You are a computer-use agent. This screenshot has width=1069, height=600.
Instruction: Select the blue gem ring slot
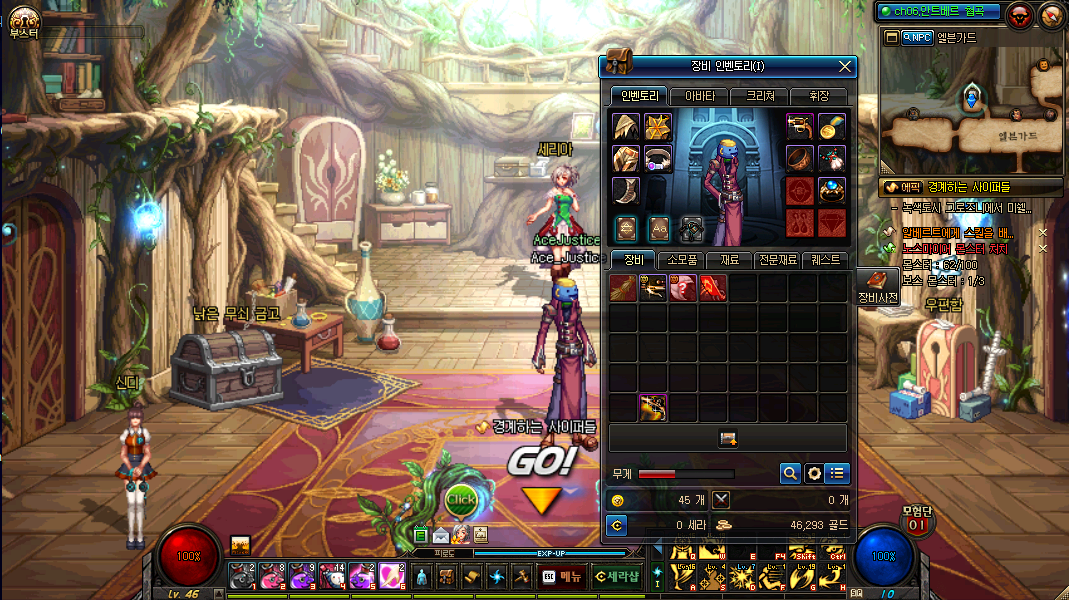[832, 190]
